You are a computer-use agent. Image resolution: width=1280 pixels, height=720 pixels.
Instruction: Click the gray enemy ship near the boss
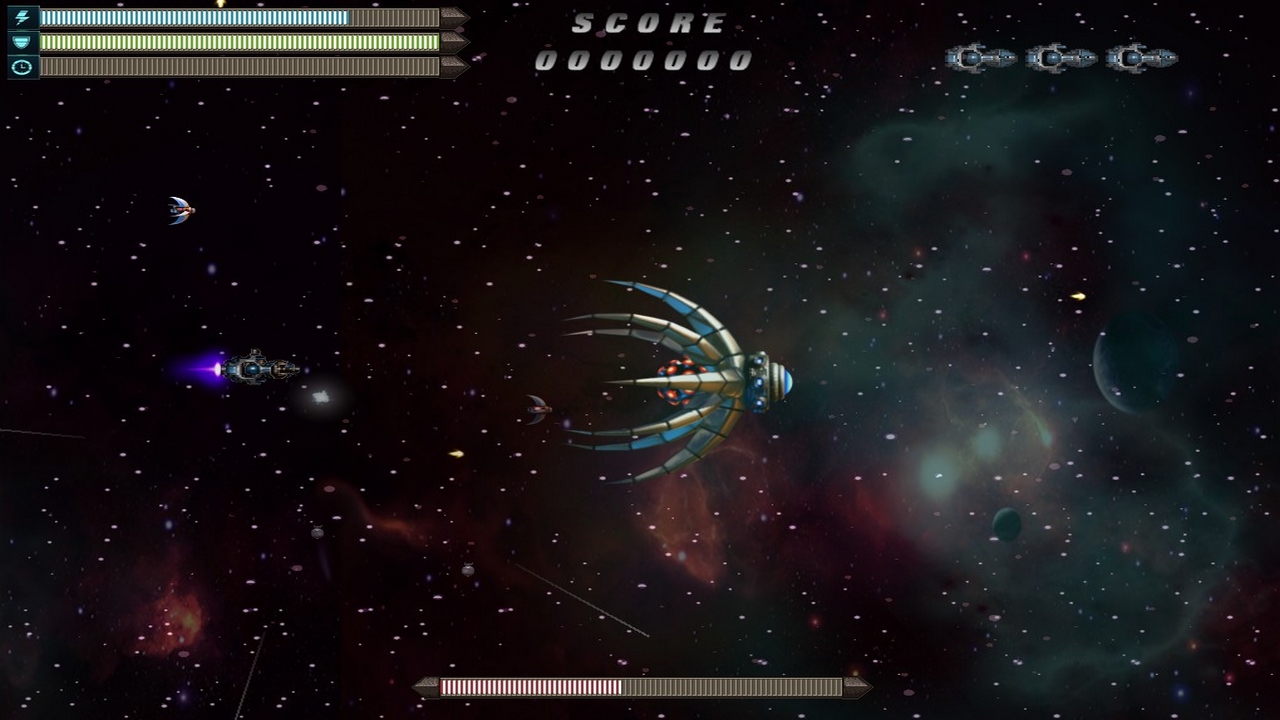click(x=538, y=410)
